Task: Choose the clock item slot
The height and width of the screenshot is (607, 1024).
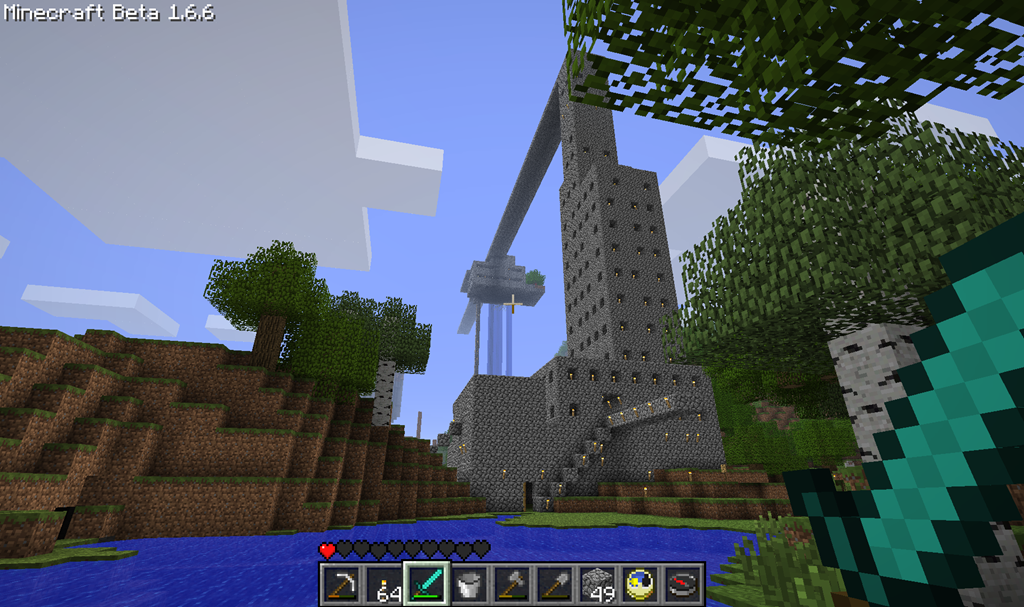Action: 639,583
